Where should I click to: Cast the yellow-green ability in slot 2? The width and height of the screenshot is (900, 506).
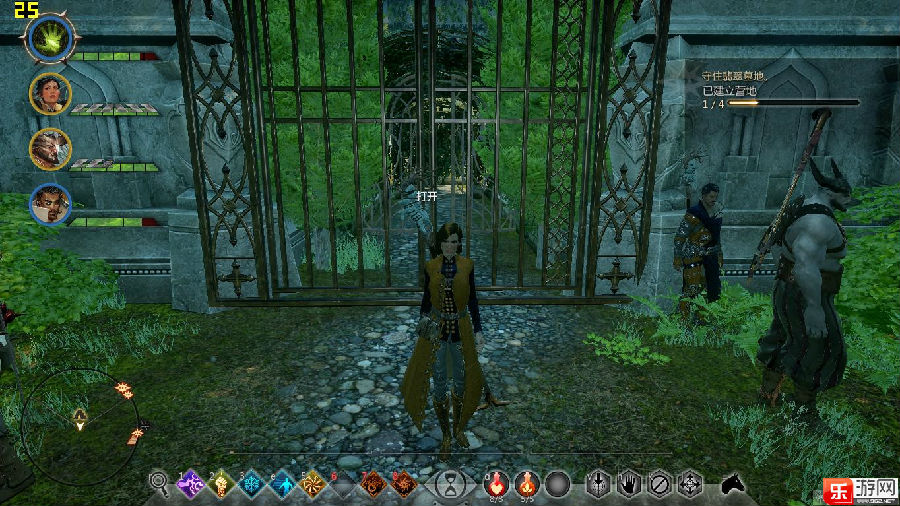(221, 485)
